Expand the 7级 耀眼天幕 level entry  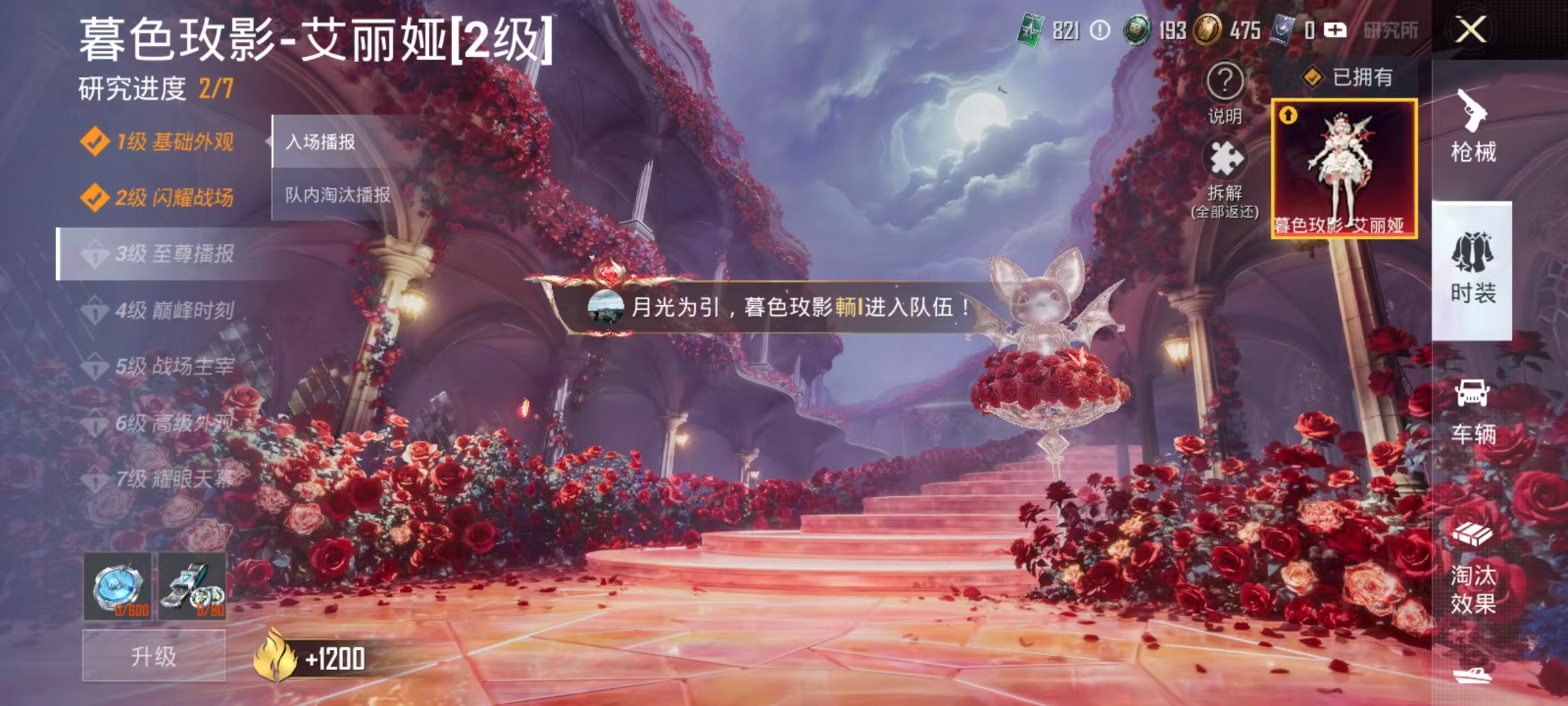[163, 479]
